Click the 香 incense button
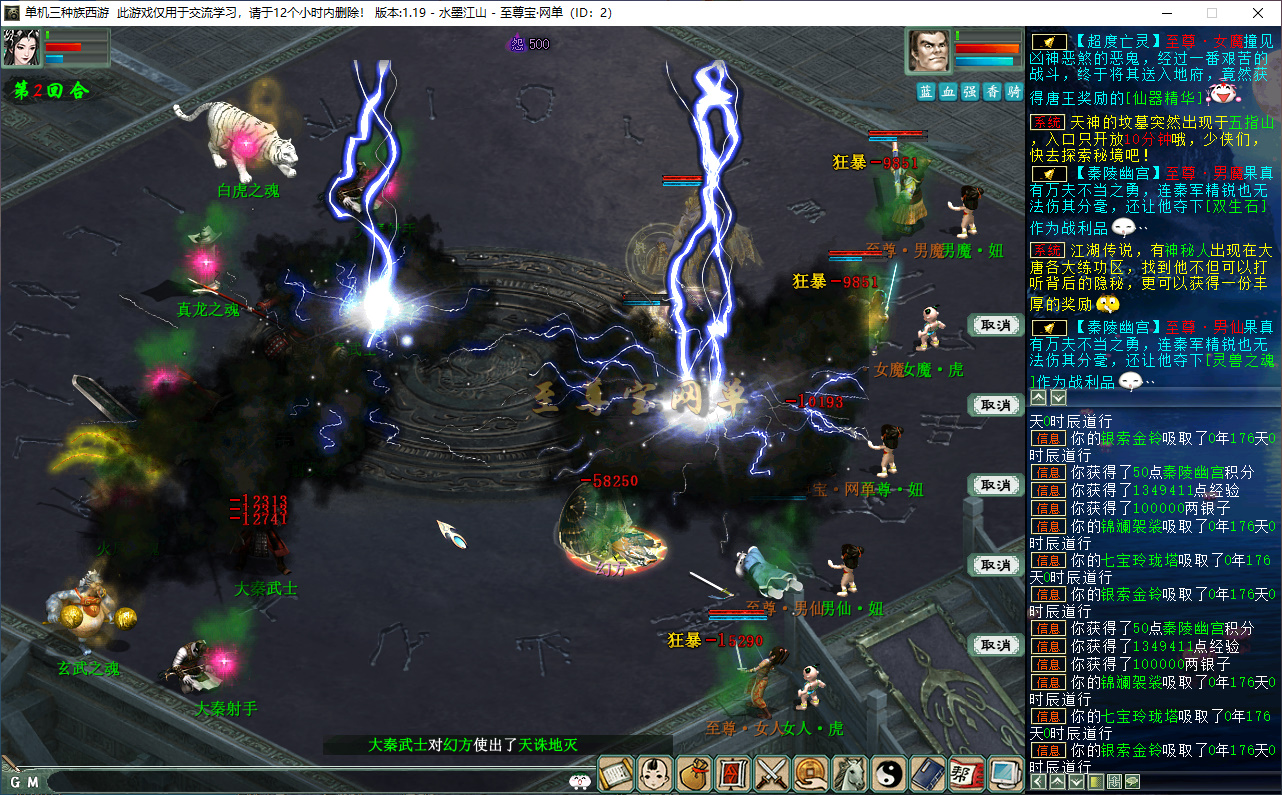Image resolution: width=1282 pixels, height=795 pixels. [992, 91]
